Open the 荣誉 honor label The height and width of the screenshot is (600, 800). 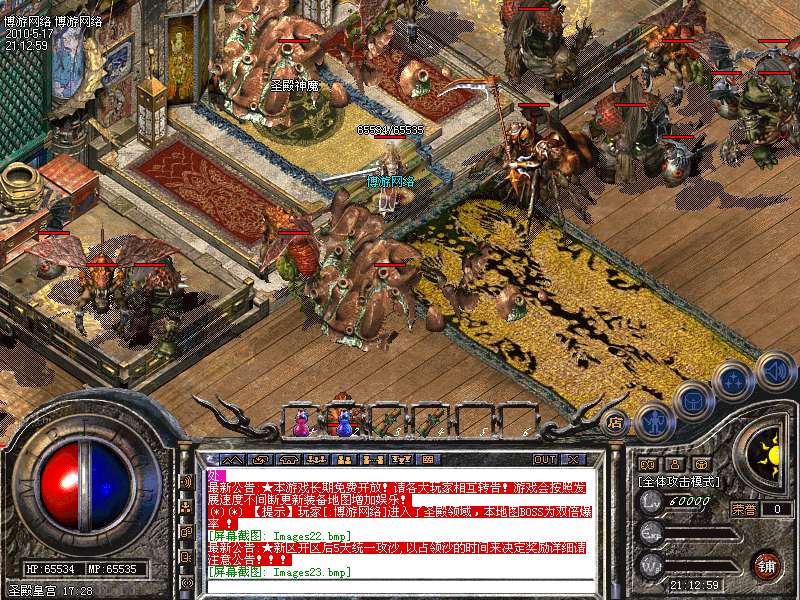point(743,508)
